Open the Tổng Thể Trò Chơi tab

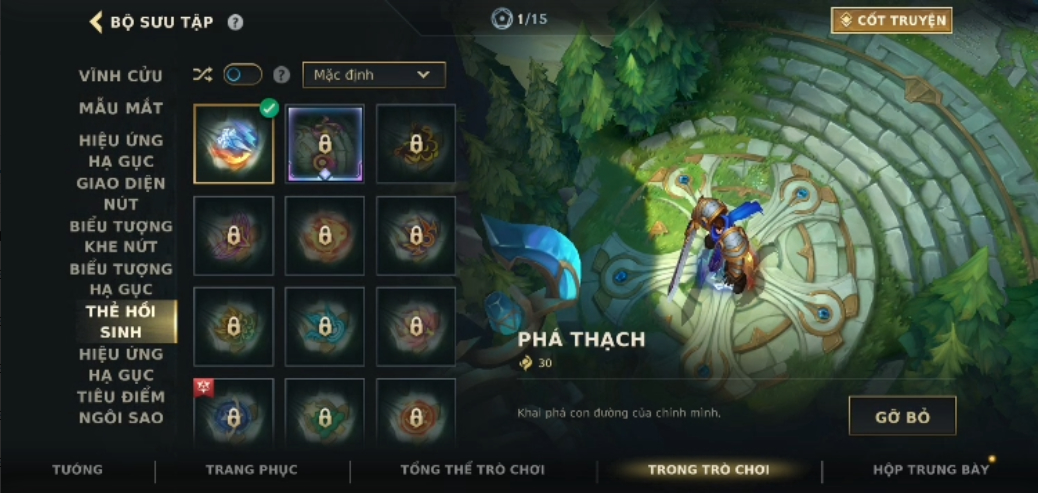click(472, 469)
